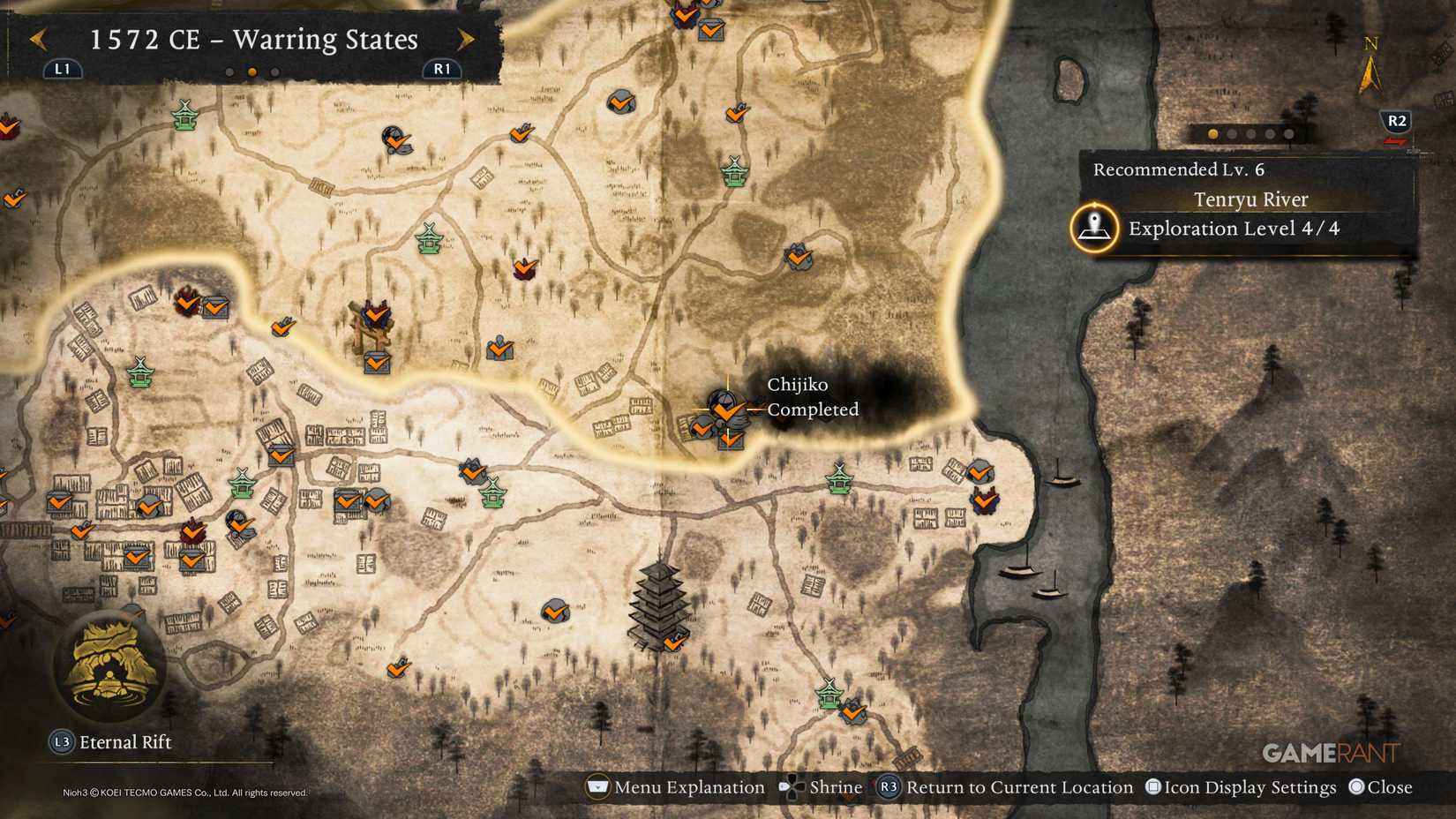Expand the R2 region indicator panel

tap(1397, 119)
